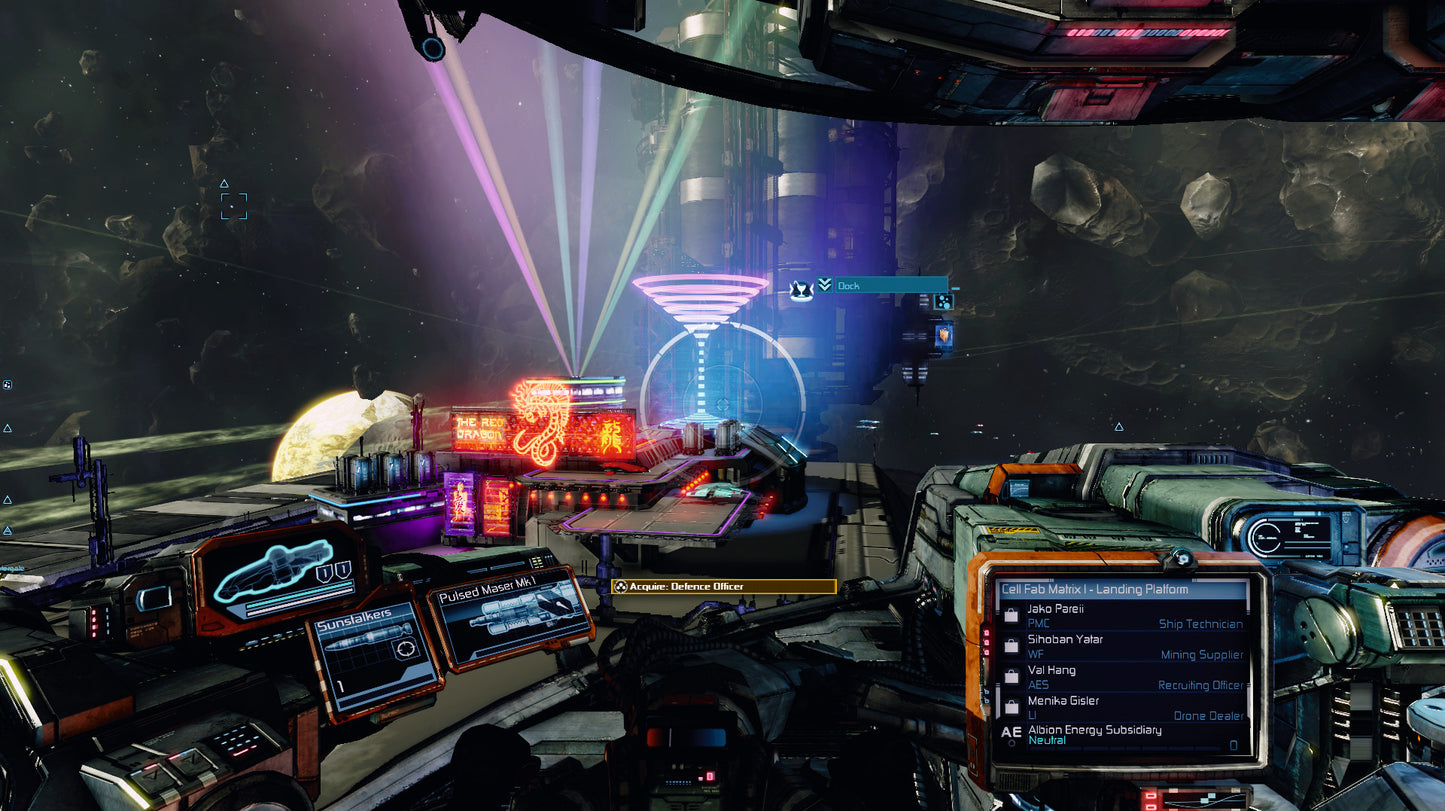This screenshot has height=811, width=1445.
Task: Click the Dock button
Action: [880, 285]
